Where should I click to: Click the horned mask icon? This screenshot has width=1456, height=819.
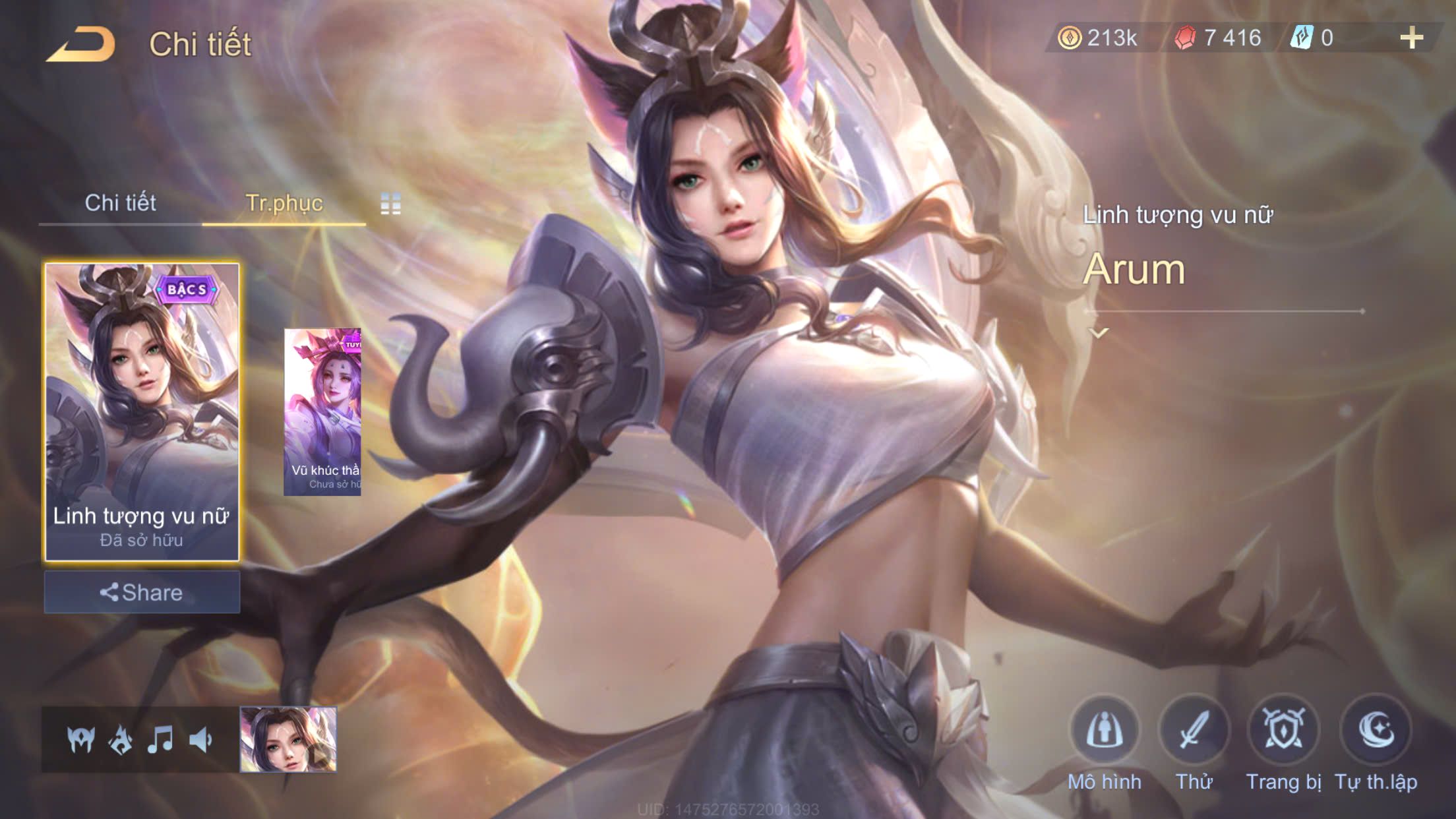tap(81, 740)
